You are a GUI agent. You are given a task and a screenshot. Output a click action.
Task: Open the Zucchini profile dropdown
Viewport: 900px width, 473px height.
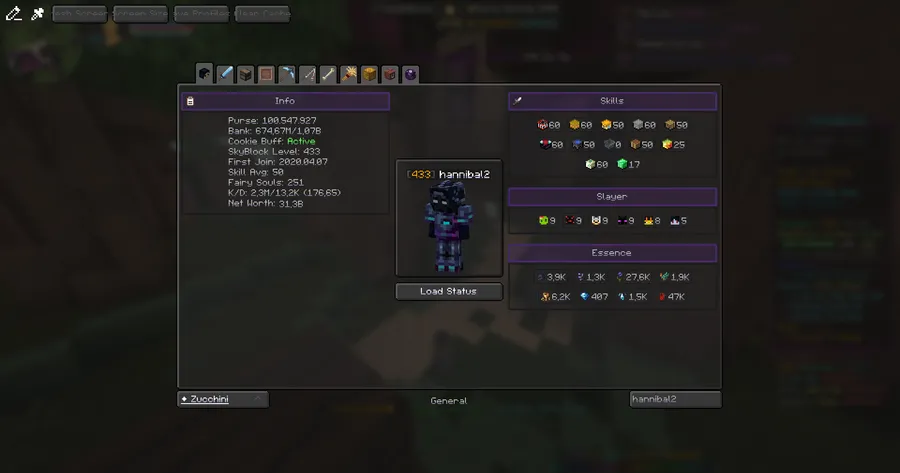pyautogui.click(x=223, y=399)
